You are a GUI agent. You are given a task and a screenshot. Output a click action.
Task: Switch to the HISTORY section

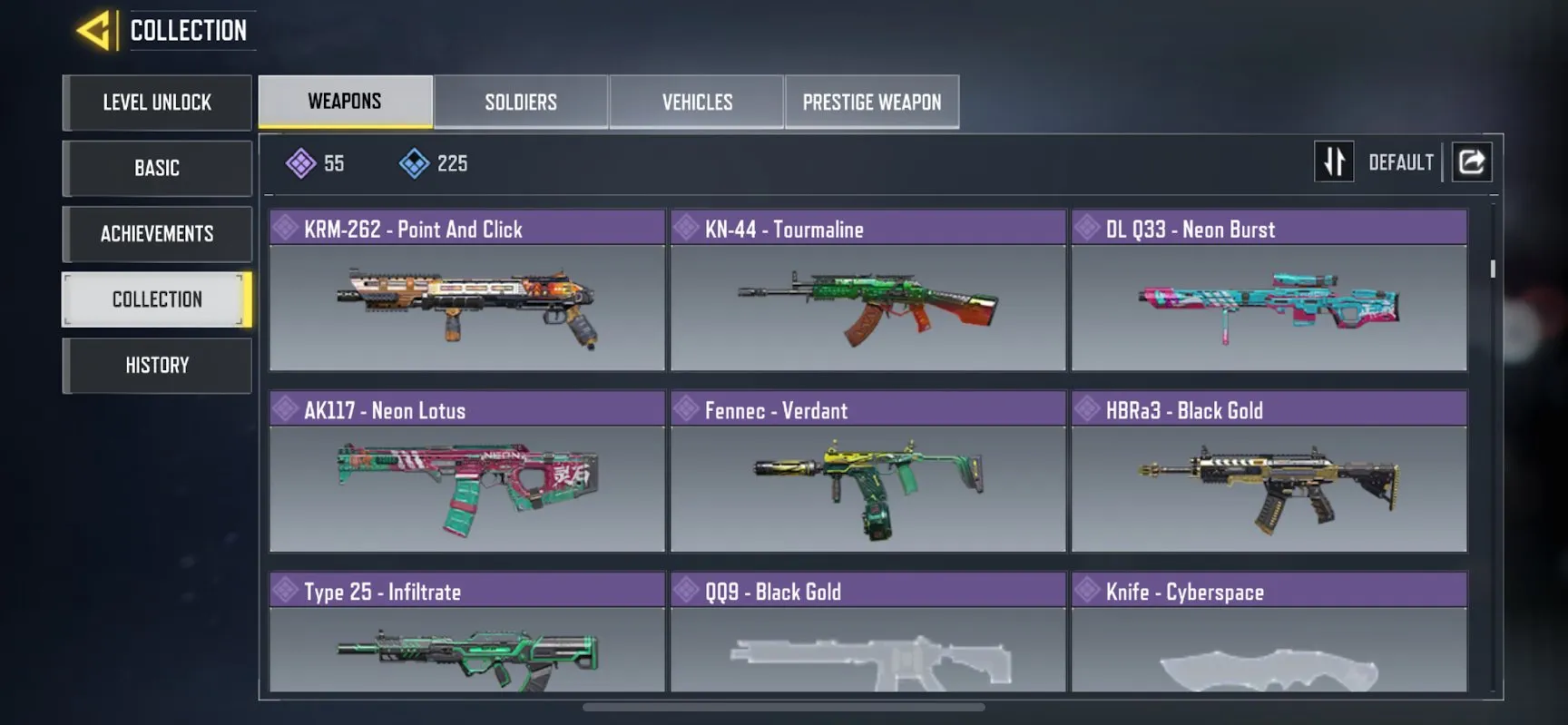[x=156, y=365]
